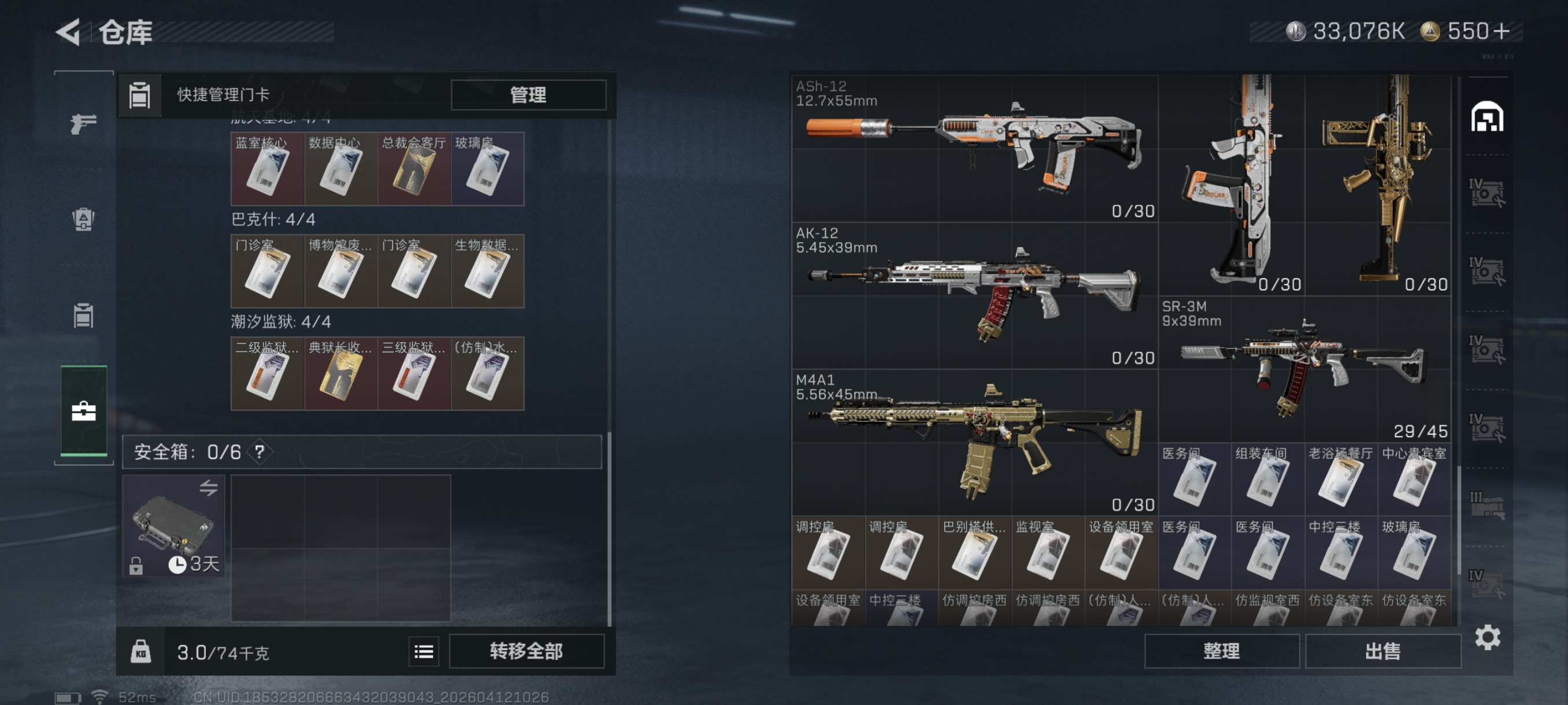Go back using the arrow beside 仓库
Screen dimensions: 1568x705
click(x=69, y=32)
